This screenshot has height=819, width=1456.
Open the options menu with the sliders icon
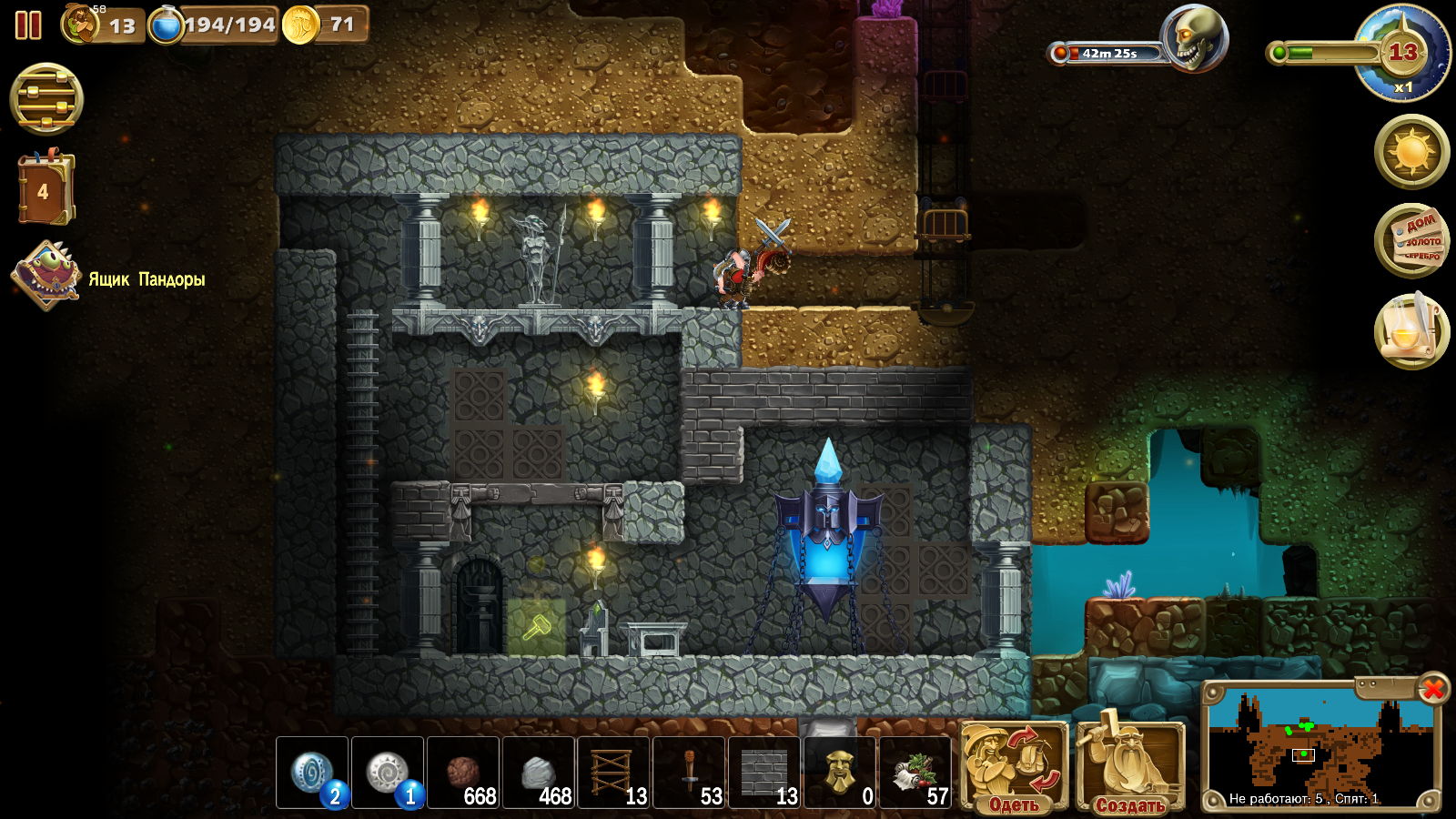[46, 99]
